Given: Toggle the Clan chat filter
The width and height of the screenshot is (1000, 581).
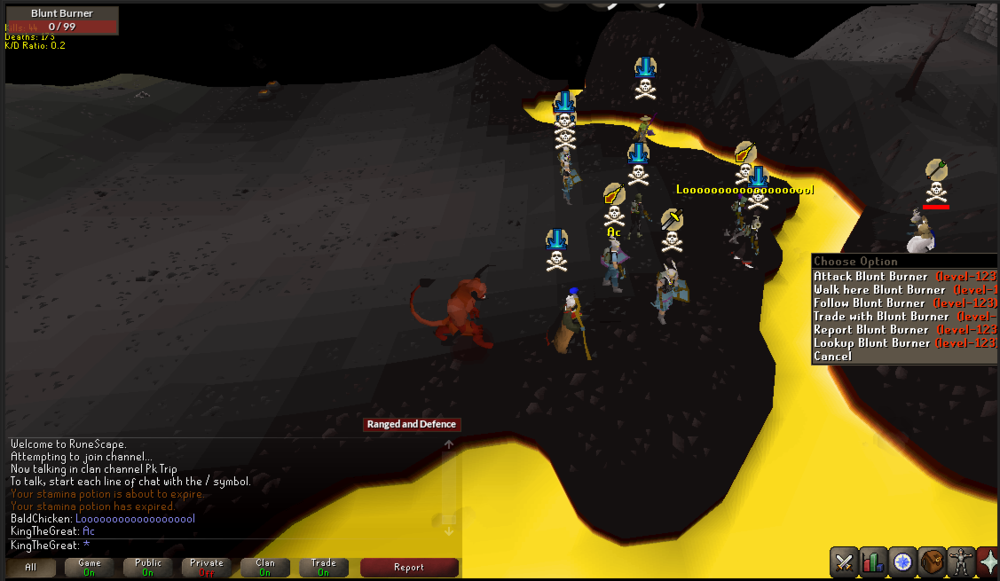Looking at the screenshot, I should click(265, 567).
